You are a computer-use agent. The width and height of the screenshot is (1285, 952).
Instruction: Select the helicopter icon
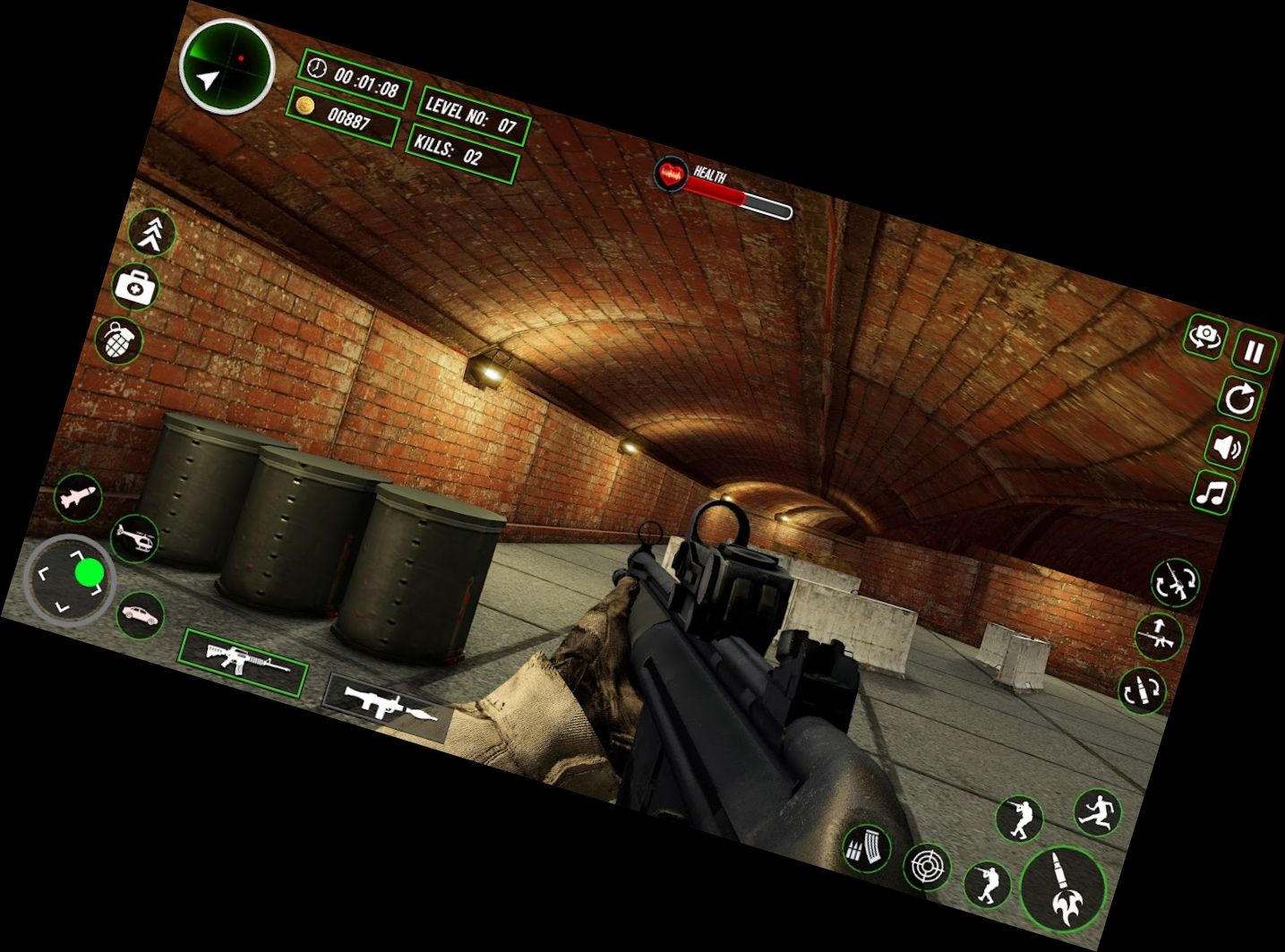coord(135,538)
